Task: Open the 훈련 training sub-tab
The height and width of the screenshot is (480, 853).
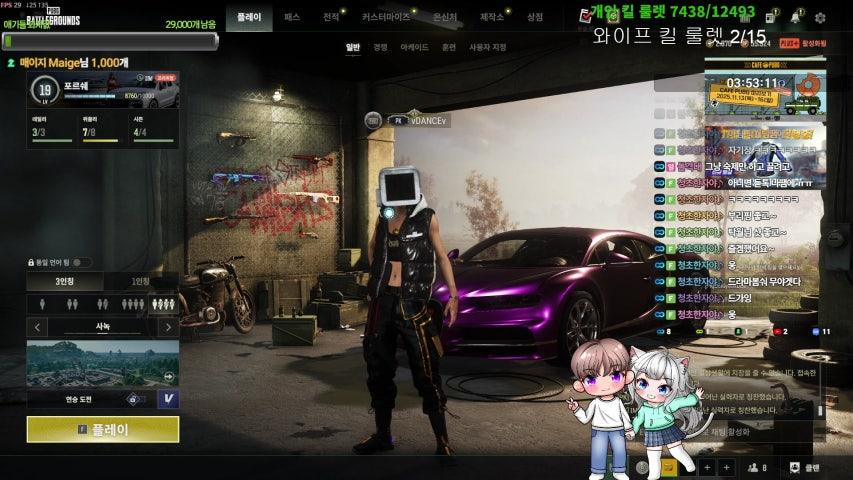Action: (449, 47)
